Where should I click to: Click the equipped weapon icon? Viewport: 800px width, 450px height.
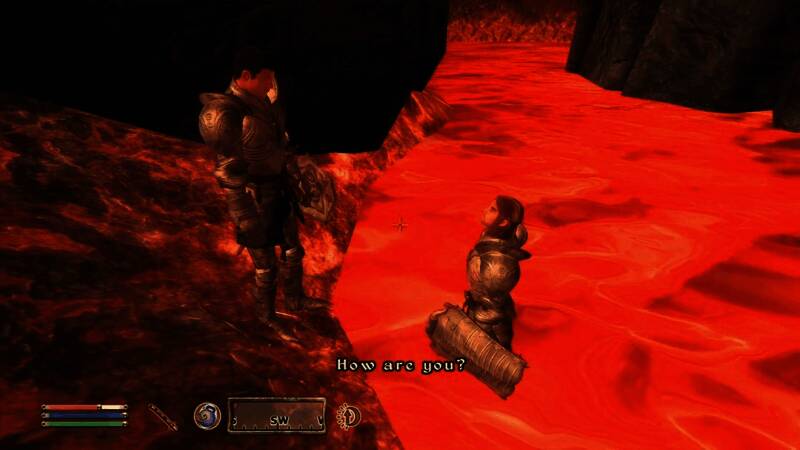coord(162,416)
